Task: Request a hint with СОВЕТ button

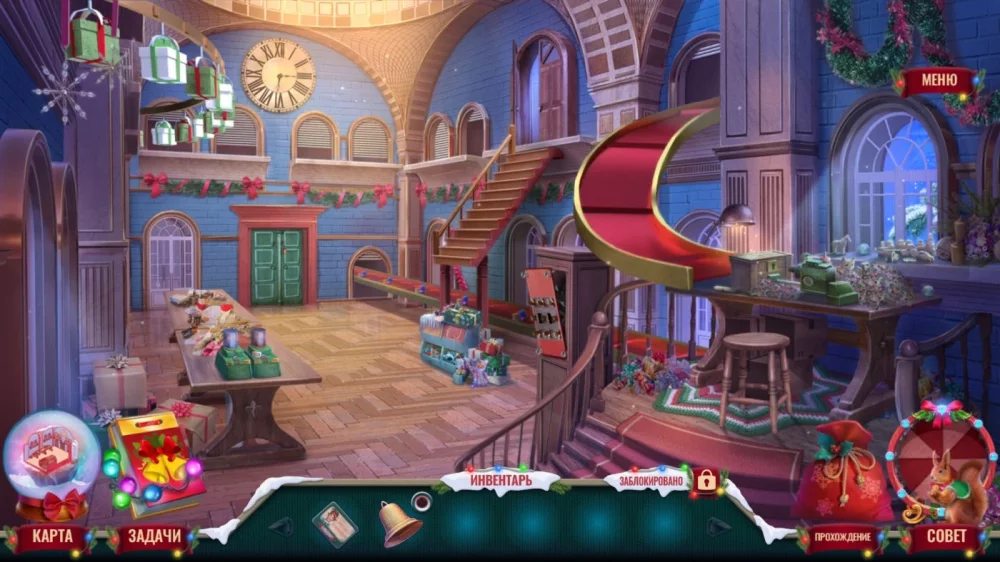Action: click(x=945, y=537)
